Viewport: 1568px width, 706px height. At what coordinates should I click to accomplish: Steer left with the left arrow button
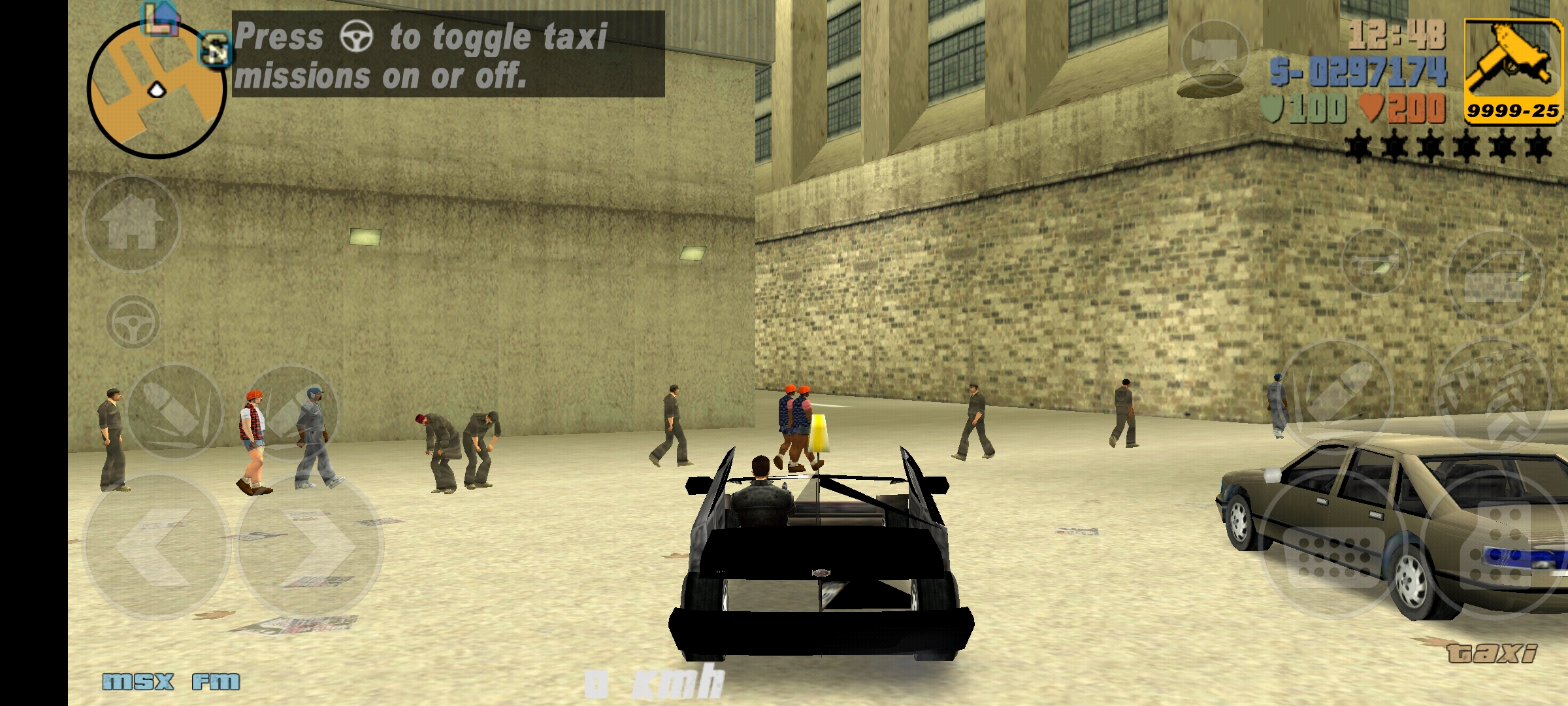tap(155, 546)
